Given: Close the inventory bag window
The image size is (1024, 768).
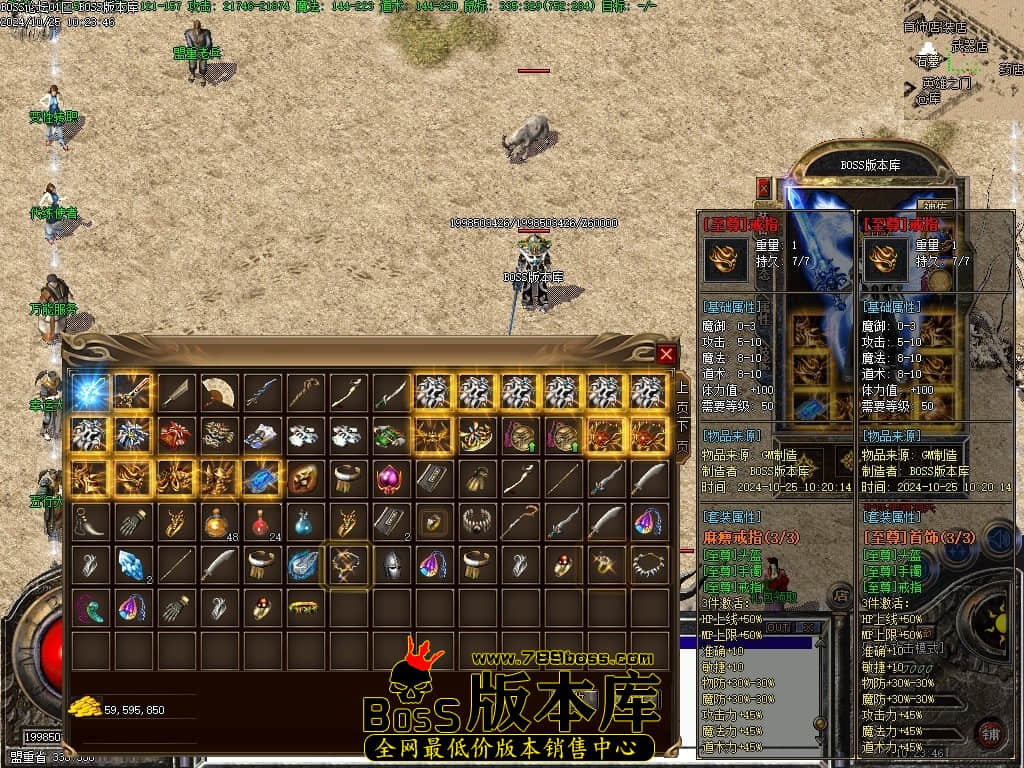Looking at the screenshot, I should pos(667,353).
